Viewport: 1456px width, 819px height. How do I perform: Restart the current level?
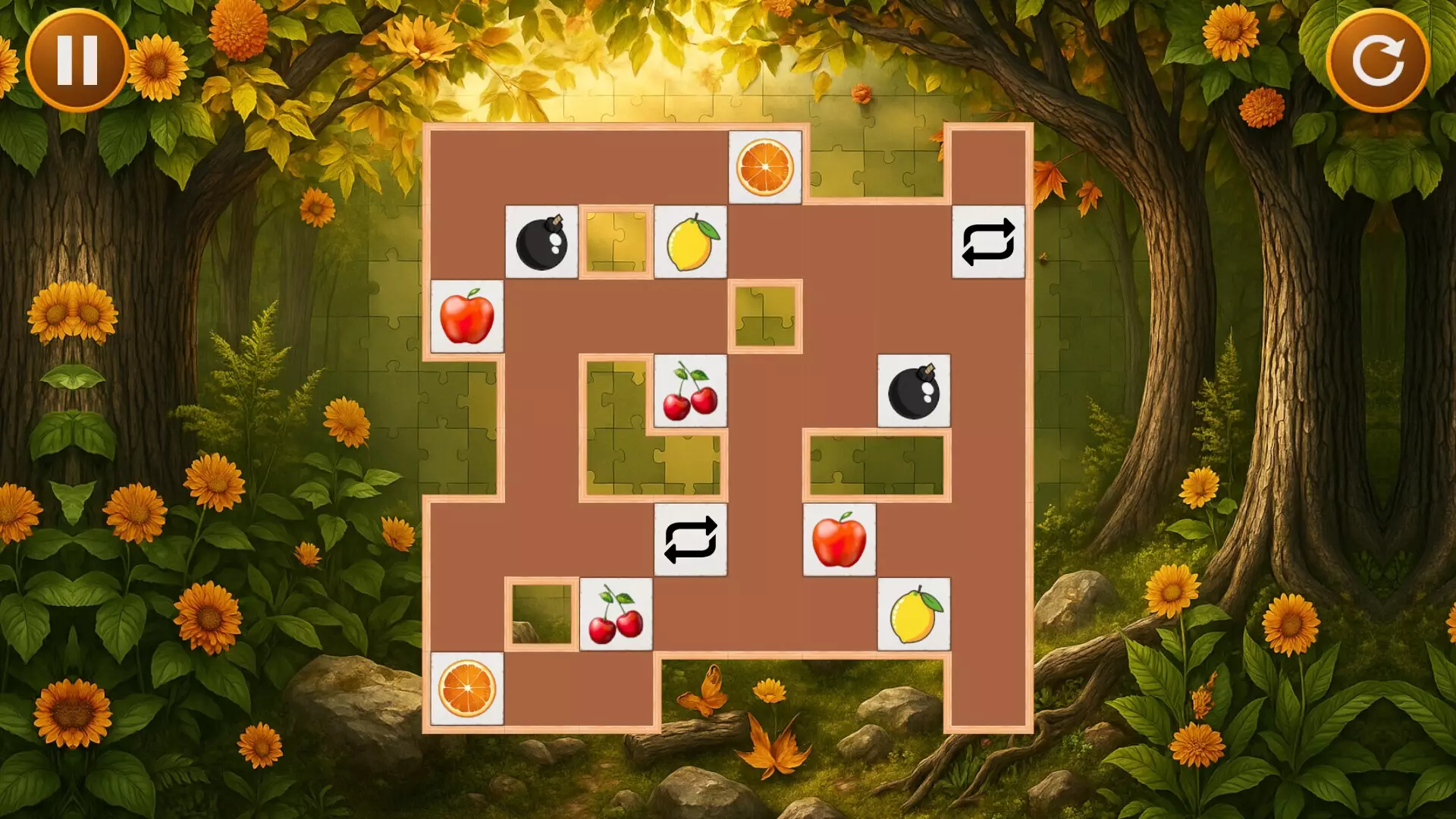click(x=1379, y=61)
